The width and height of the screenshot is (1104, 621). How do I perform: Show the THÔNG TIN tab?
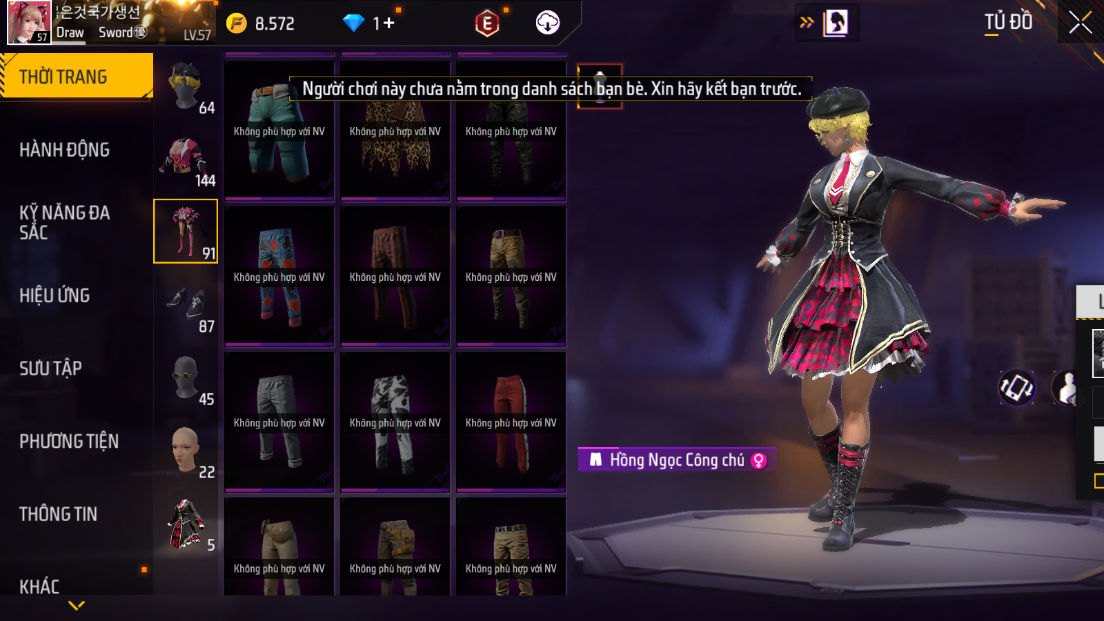point(59,515)
